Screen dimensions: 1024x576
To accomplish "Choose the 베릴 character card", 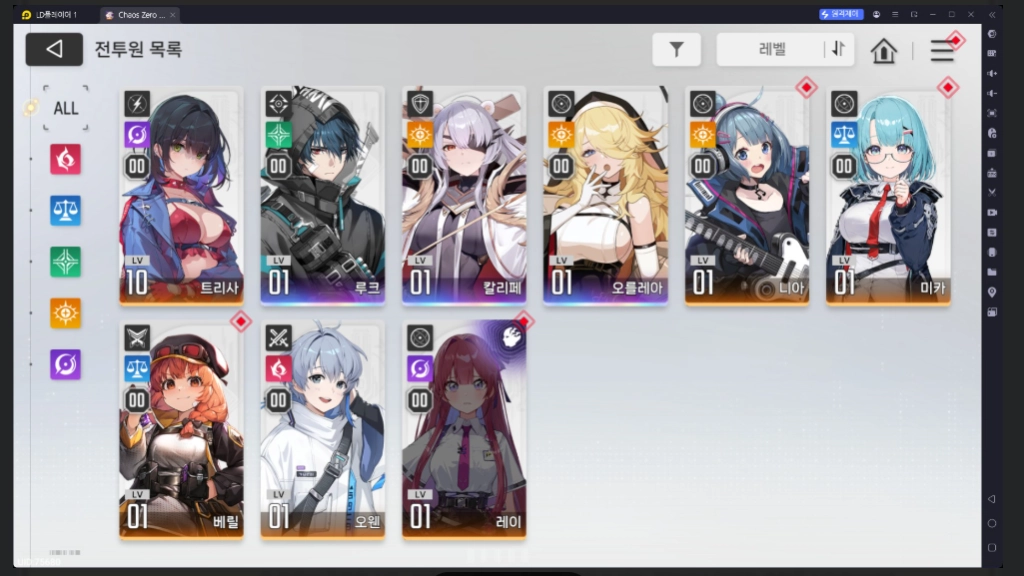I will pyautogui.click(x=181, y=430).
